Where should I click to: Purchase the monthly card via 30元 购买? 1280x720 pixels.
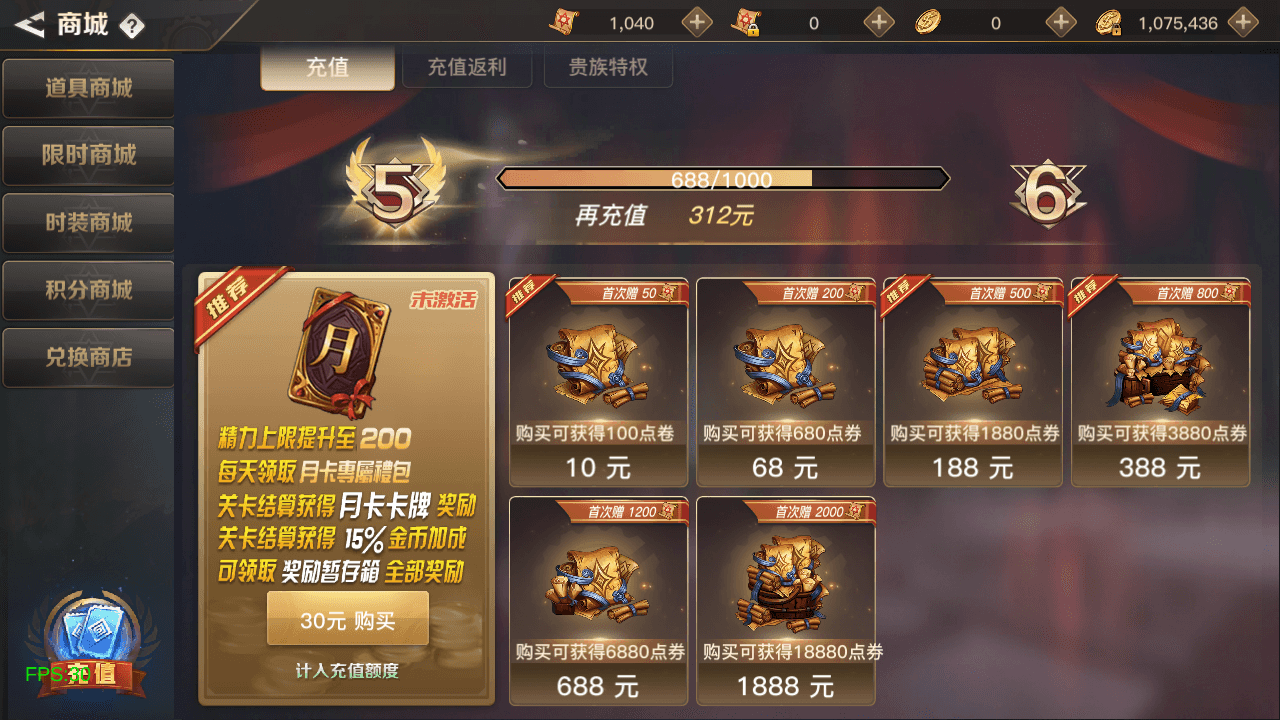point(347,618)
